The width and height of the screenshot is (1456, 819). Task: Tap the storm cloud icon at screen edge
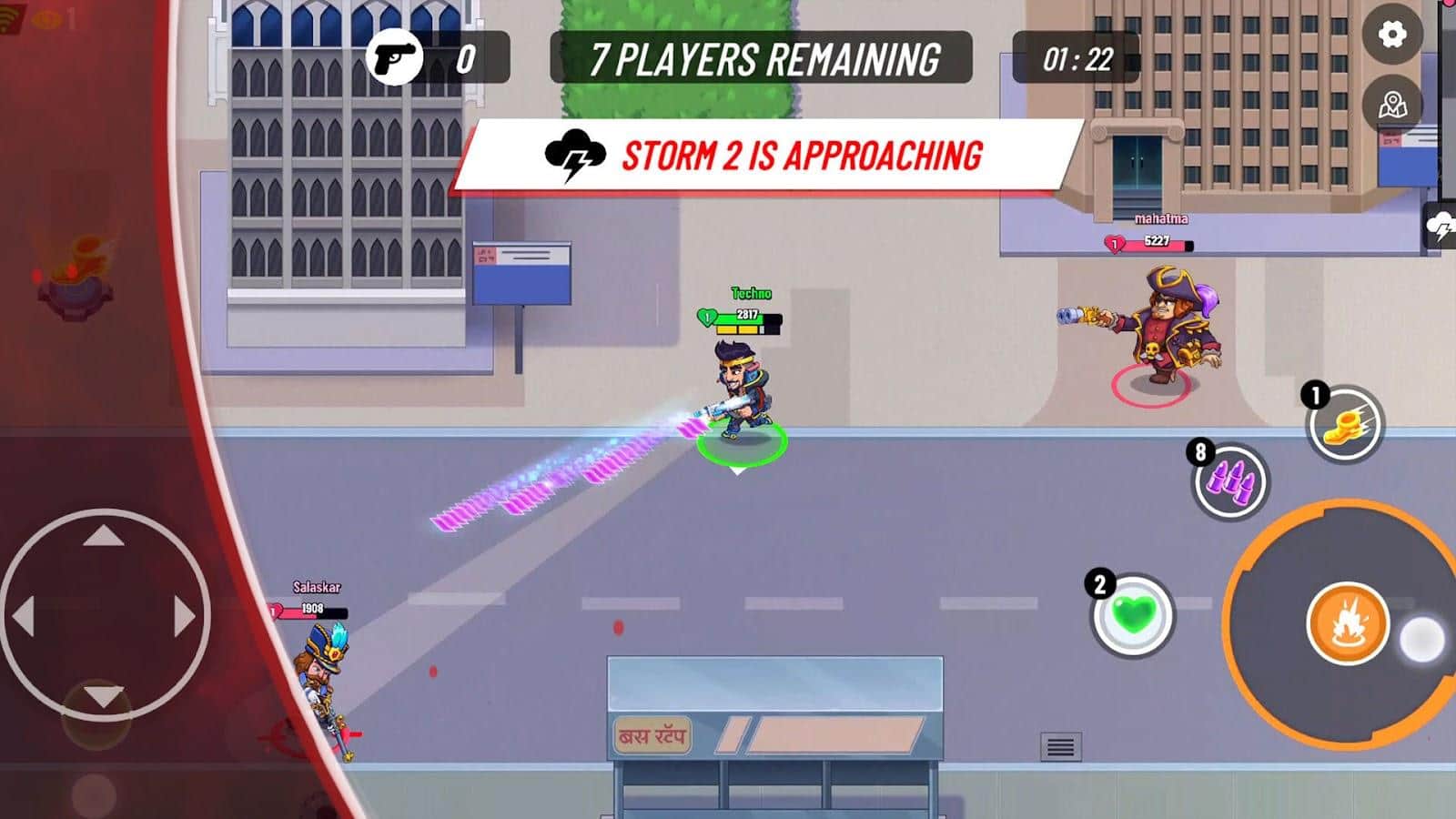1441,226
